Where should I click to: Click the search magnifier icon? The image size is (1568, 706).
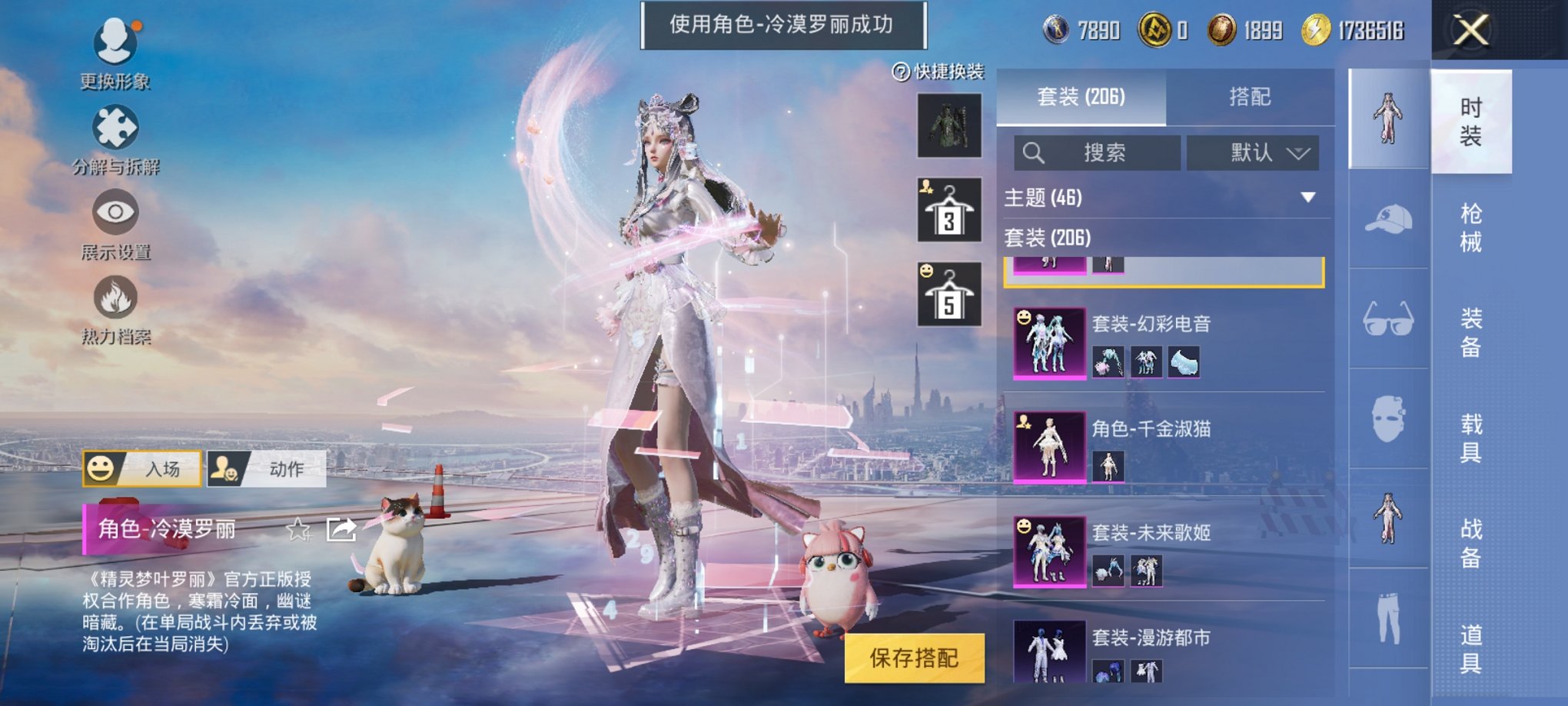[x=1034, y=152]
